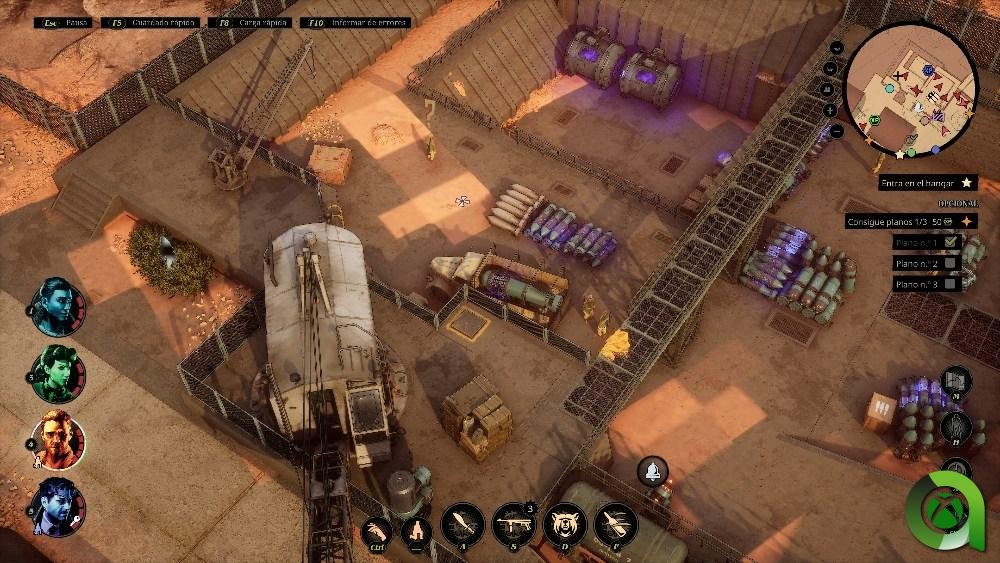Select the blue-tinted woman character portrait
The height and width of the screenshot is (563, 1000).
pyautogui.click(x=57, y=305)
